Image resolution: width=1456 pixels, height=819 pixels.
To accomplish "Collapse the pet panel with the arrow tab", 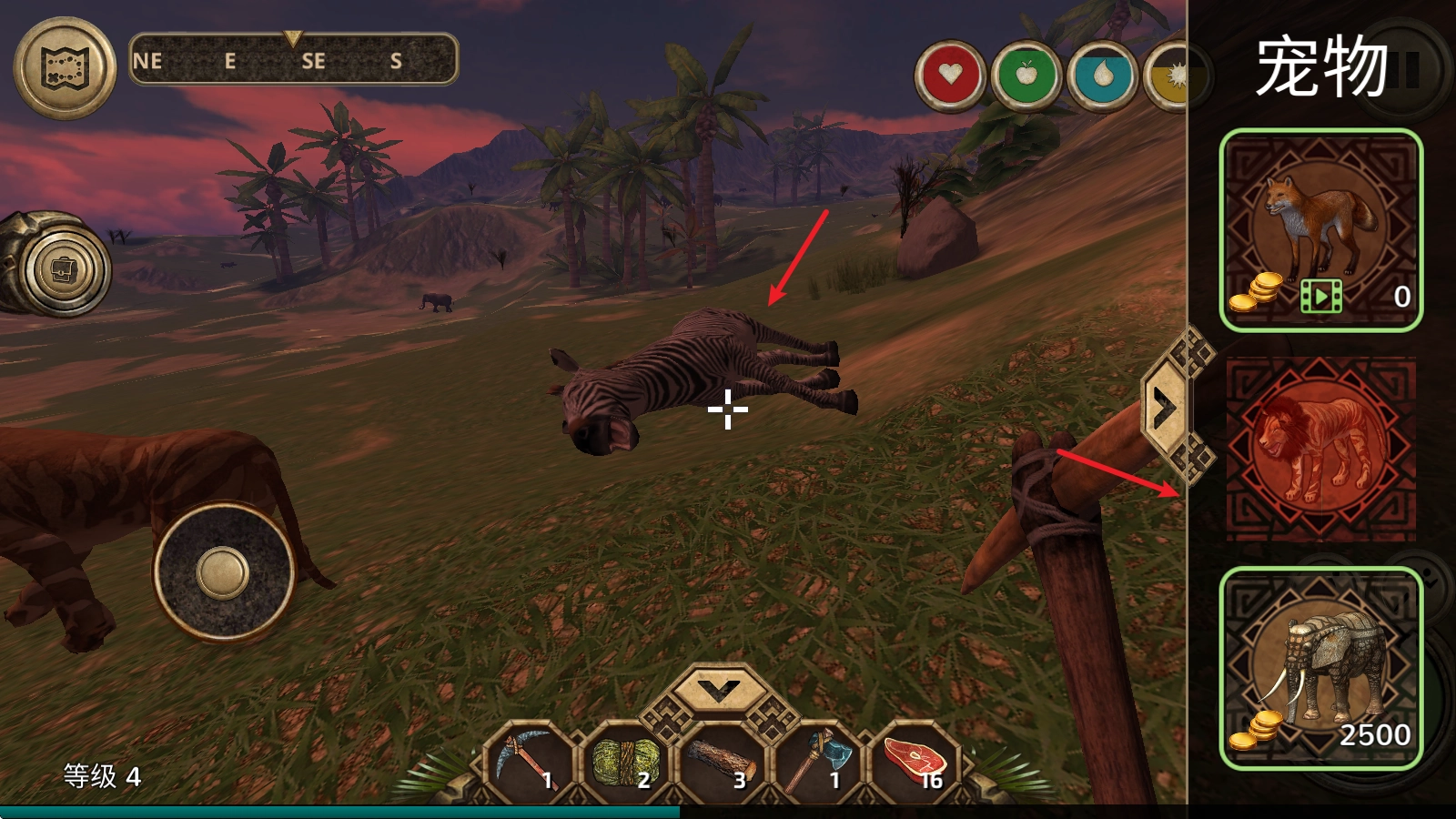I will [1164, 409].
